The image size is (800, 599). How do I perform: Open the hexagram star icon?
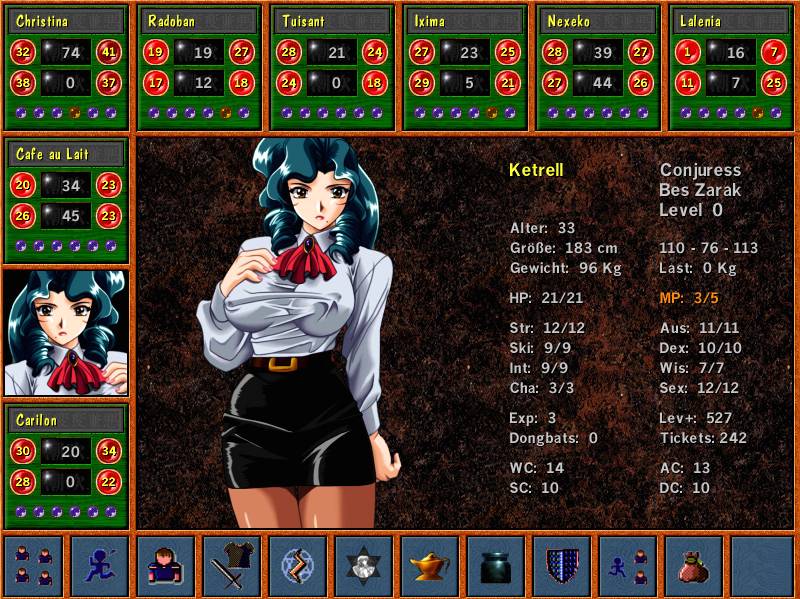pyautogui.click(x=364, y=566)
